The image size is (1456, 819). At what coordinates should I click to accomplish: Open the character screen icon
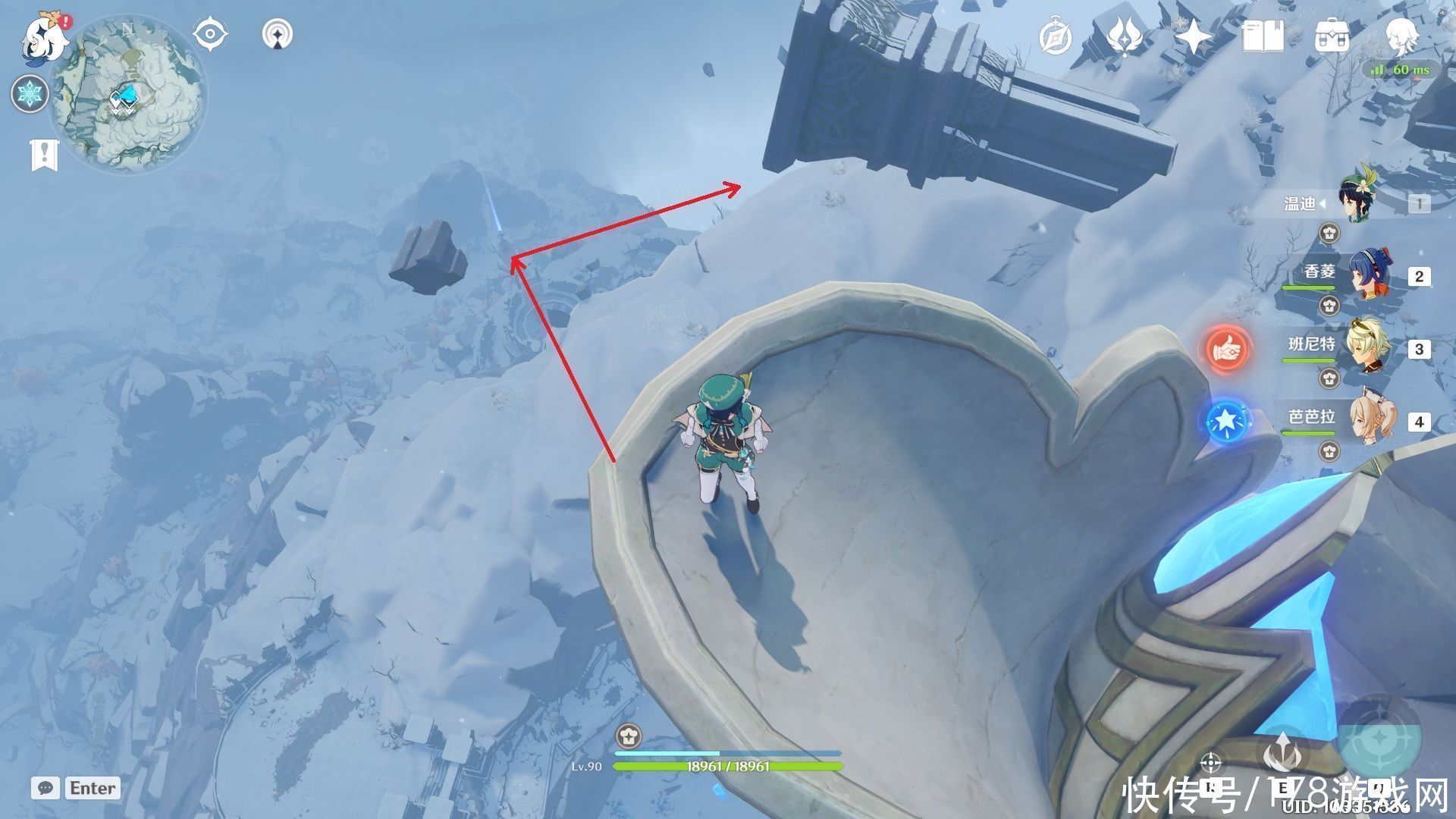(x=1400, y=35)
